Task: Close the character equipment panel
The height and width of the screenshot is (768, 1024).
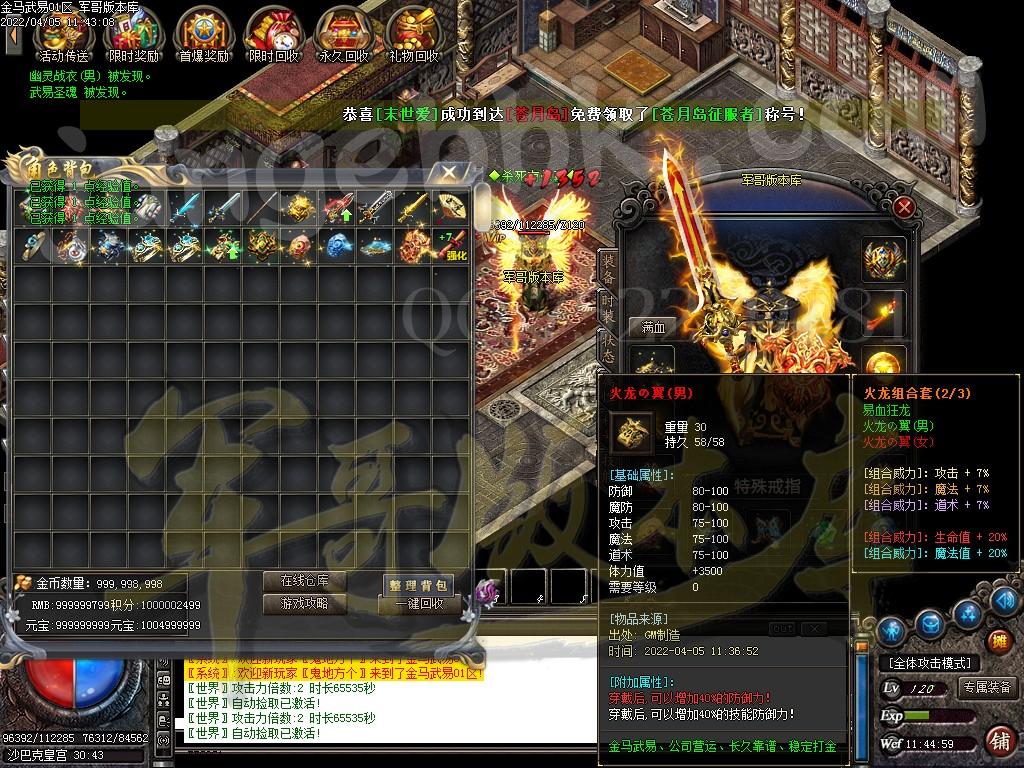Action: click(904, 207)
